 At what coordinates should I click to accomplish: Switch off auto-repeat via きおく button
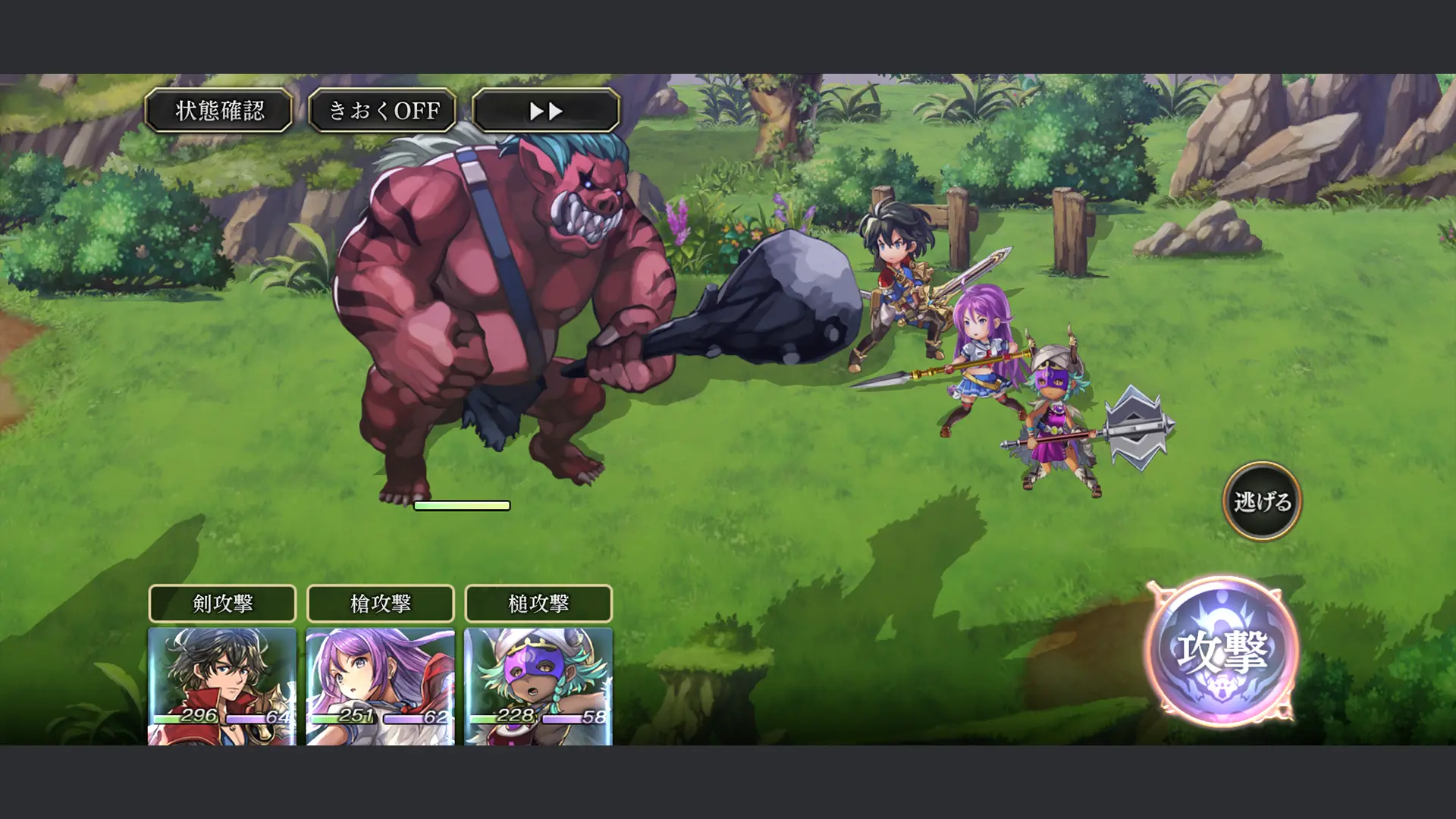(383, 111)
